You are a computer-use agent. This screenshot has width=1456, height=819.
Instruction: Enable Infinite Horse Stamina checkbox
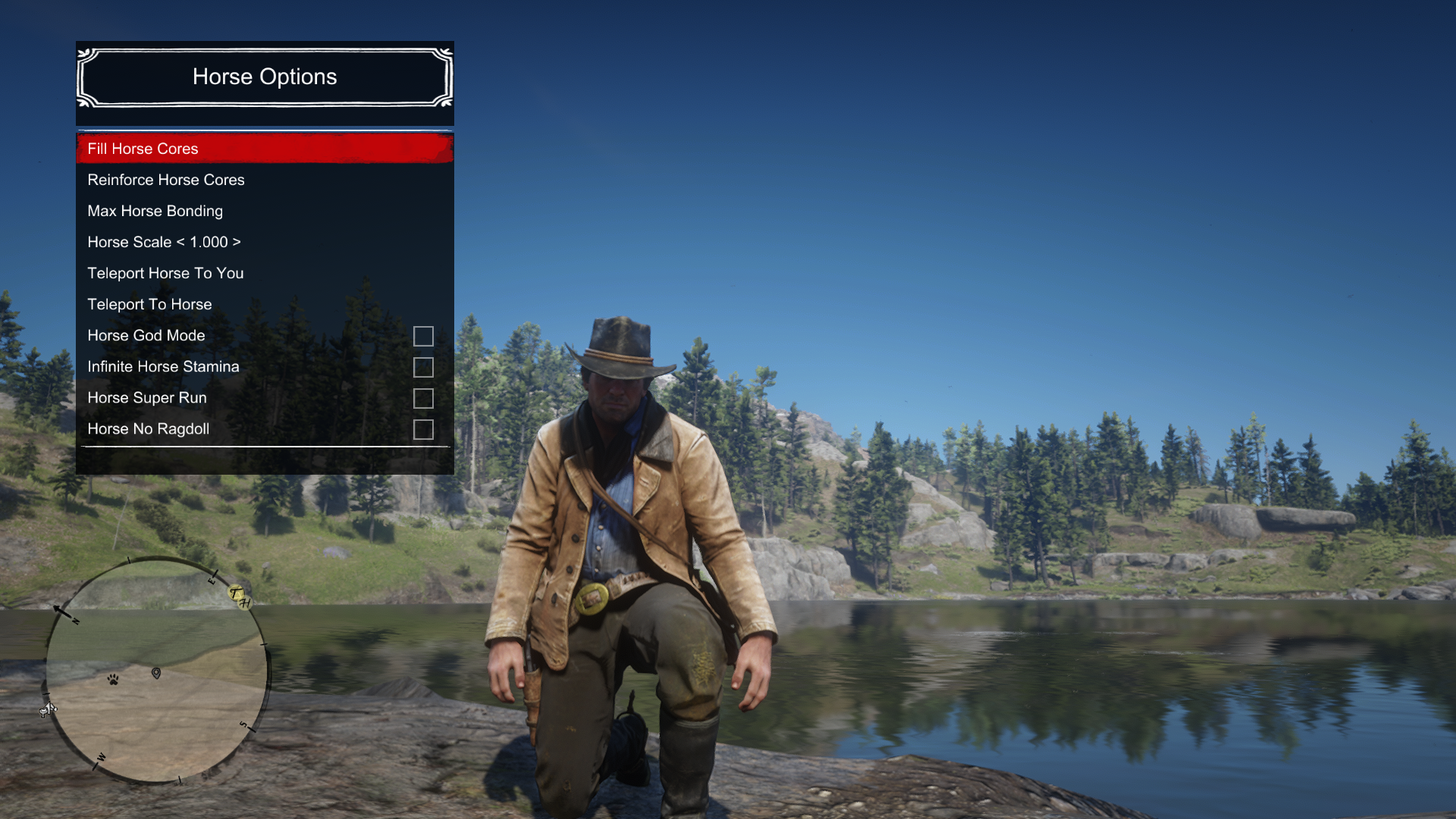click(423, 367)
